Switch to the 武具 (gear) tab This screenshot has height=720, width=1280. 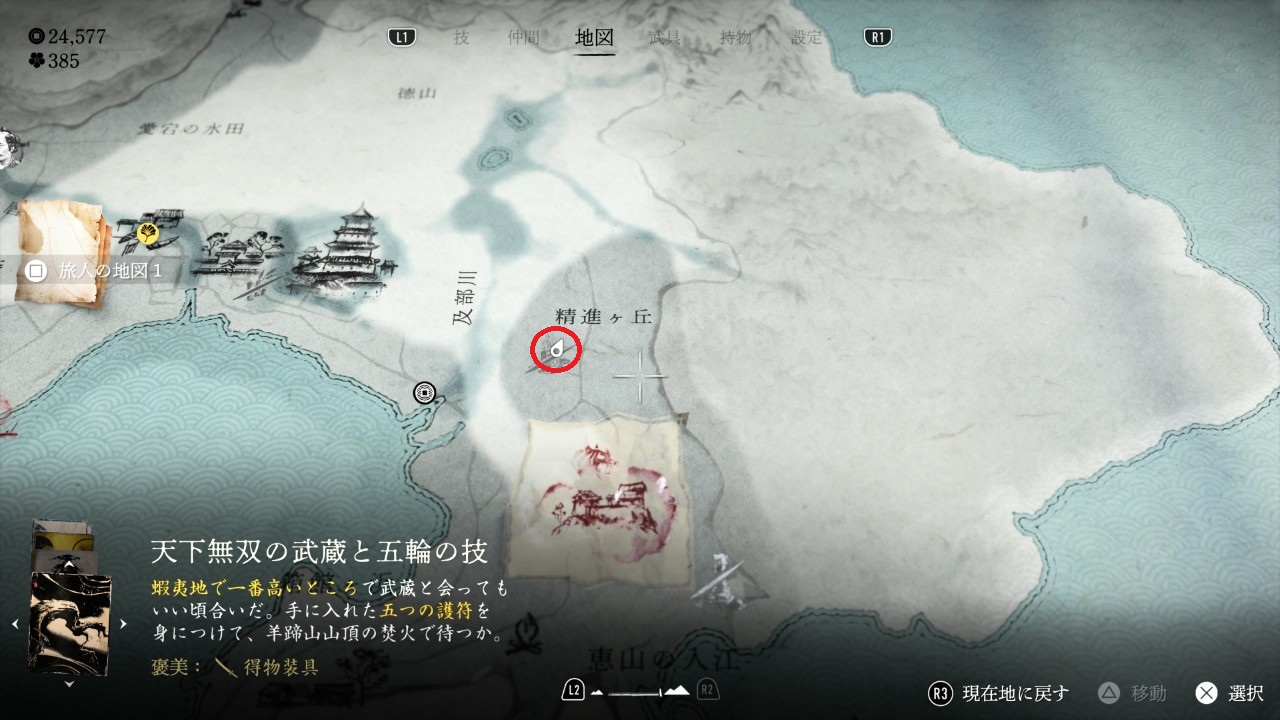(x=664, y=38)
